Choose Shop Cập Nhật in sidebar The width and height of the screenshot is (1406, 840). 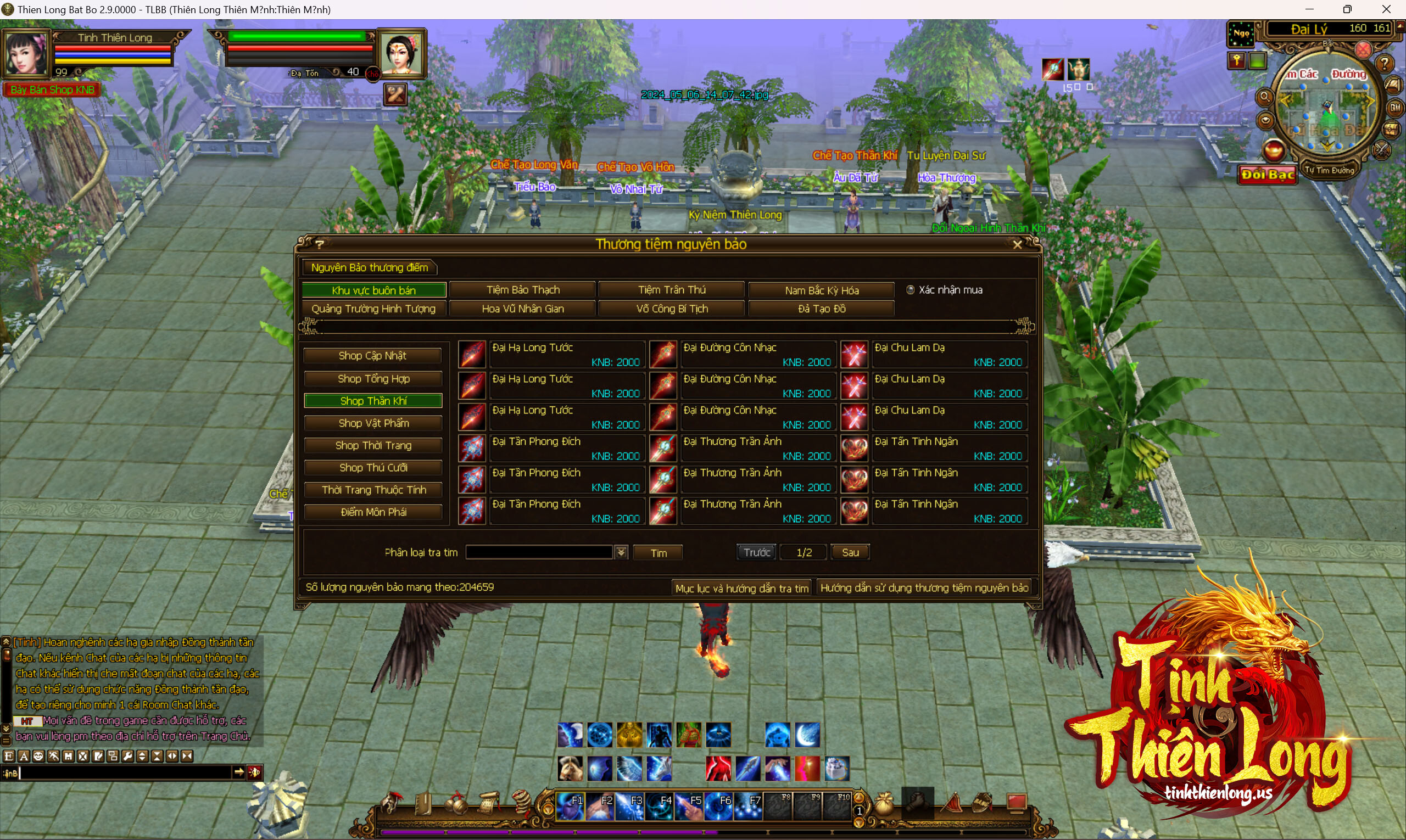pos(372,355)
